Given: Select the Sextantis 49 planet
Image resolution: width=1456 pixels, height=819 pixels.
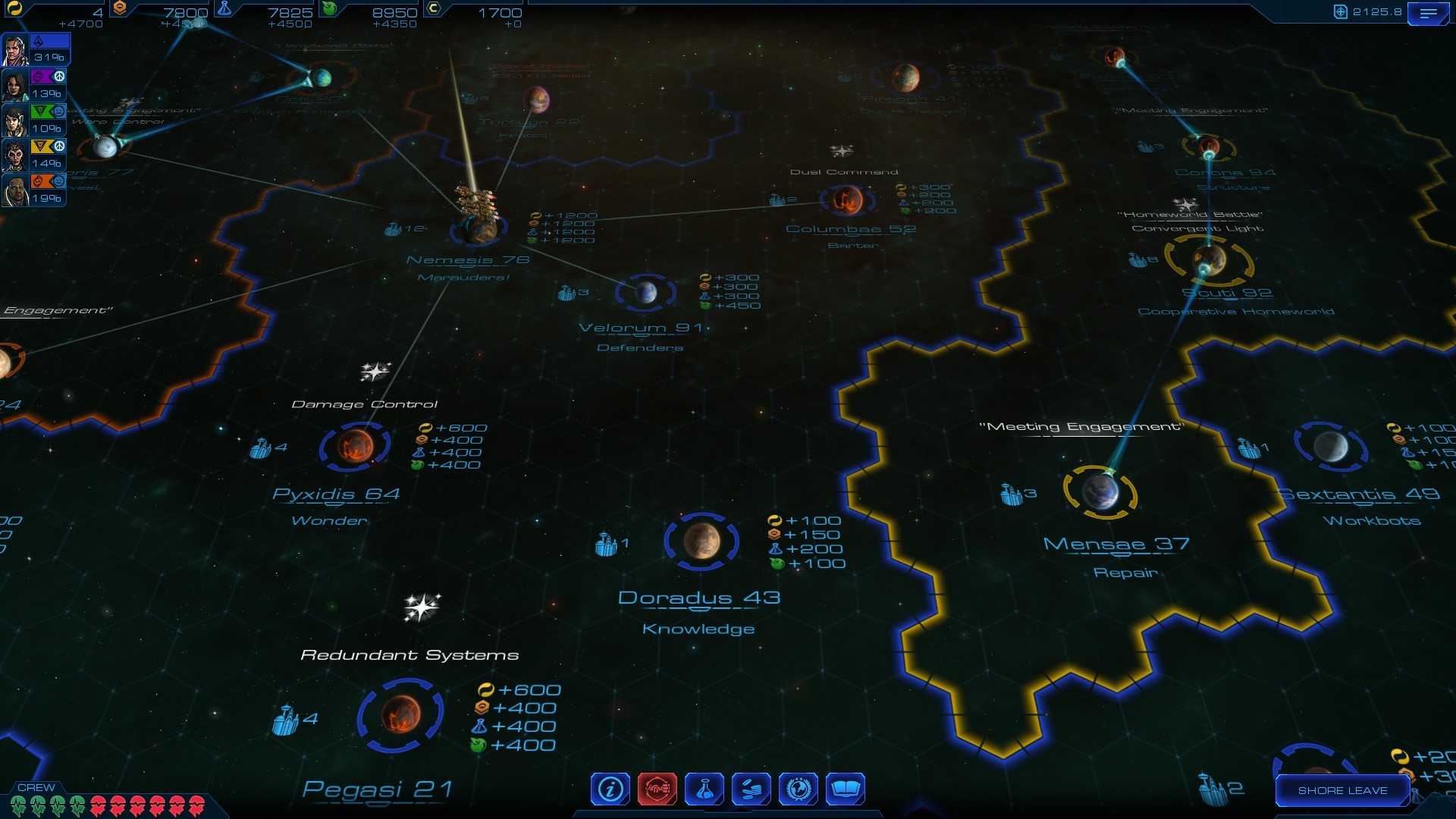Looking at the screenshot, I should coord(1331,447).
